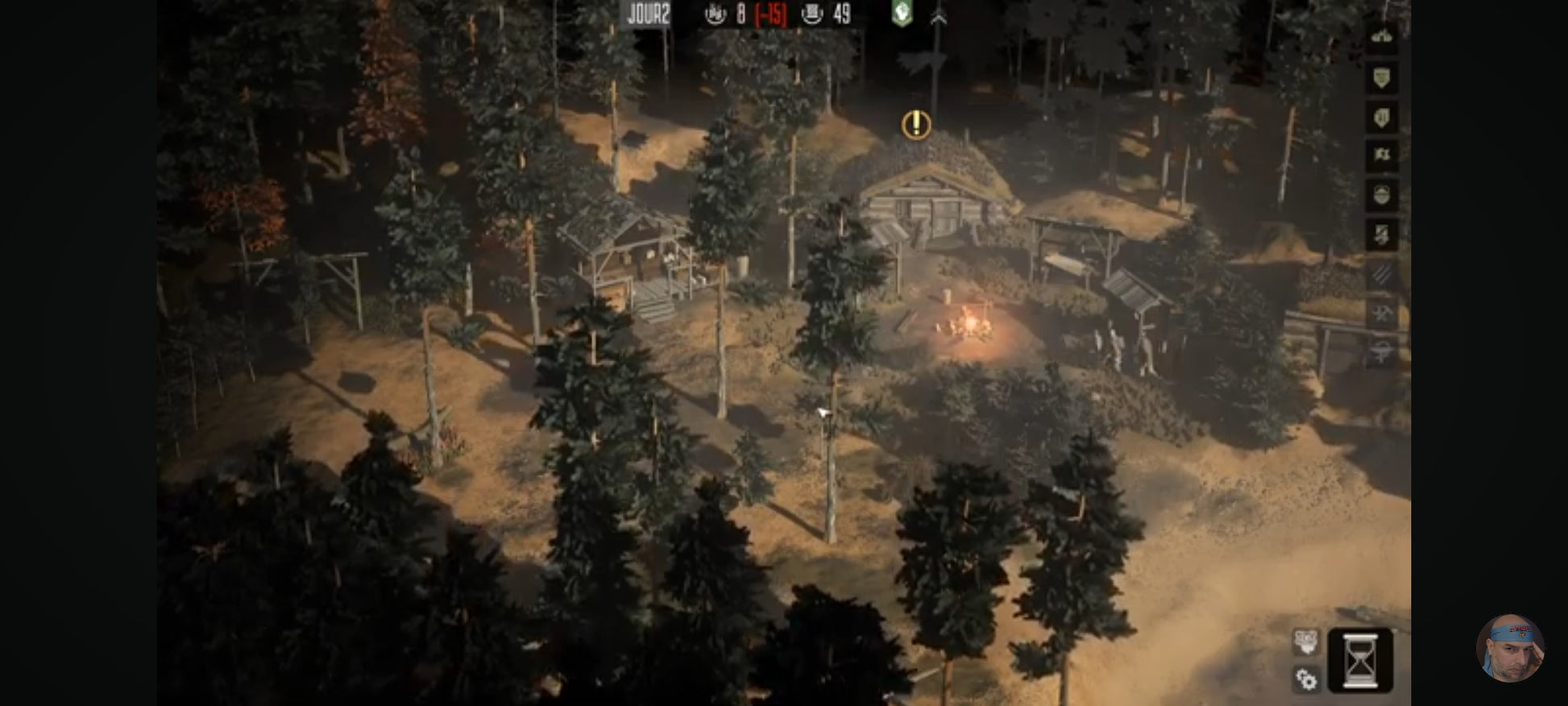Open the crossed tools sidebar icon

tap(1382, 313)
